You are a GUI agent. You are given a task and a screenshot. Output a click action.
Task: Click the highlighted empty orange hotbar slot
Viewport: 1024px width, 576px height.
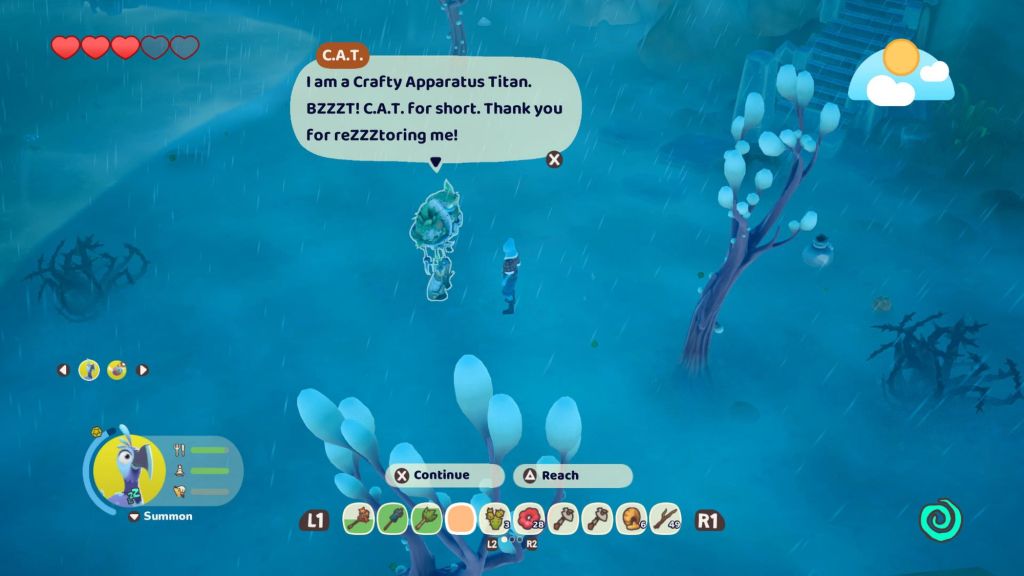(x=460, y=519)
